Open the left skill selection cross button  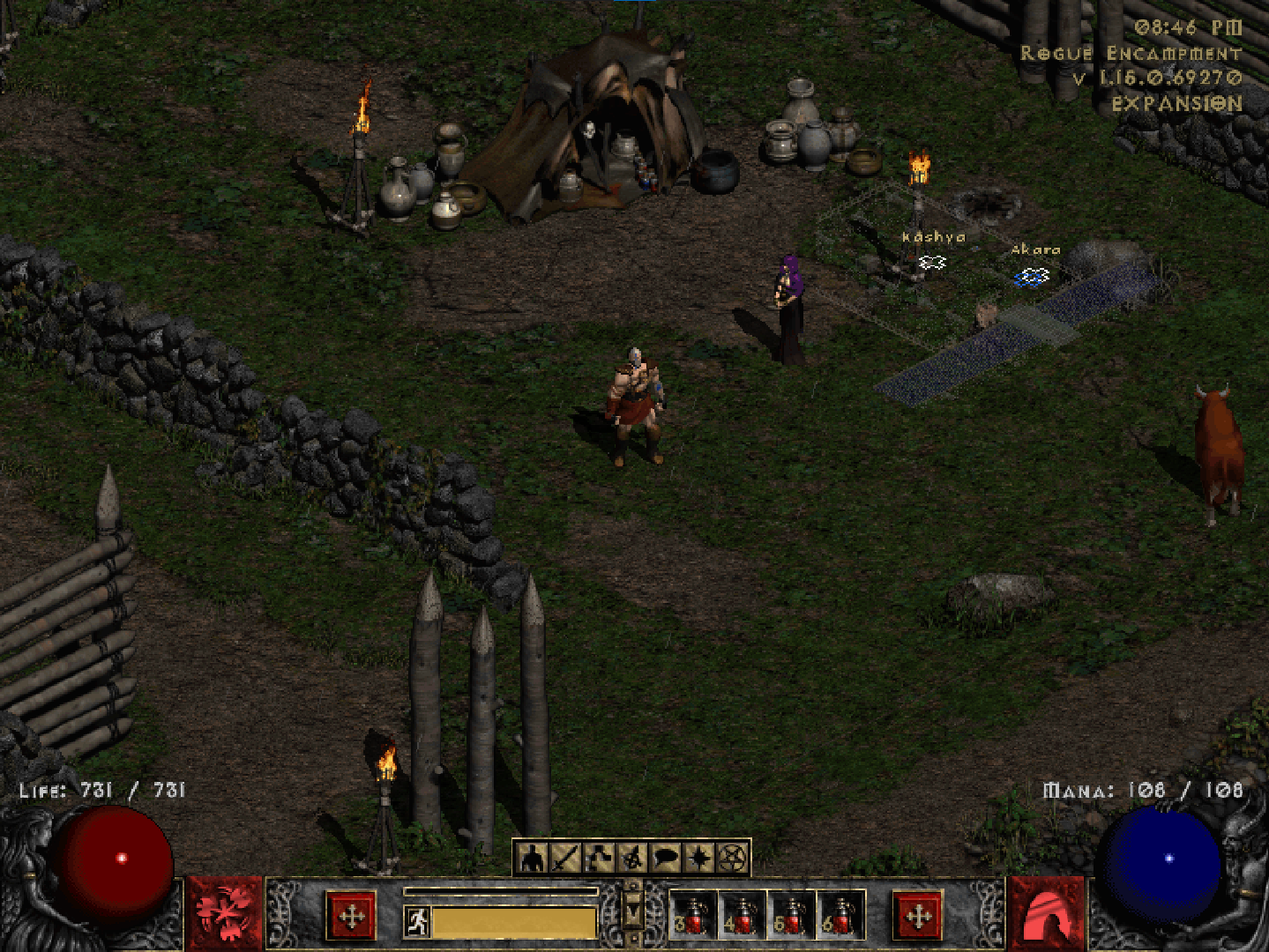pyautogui.click(x=351, y=917)
